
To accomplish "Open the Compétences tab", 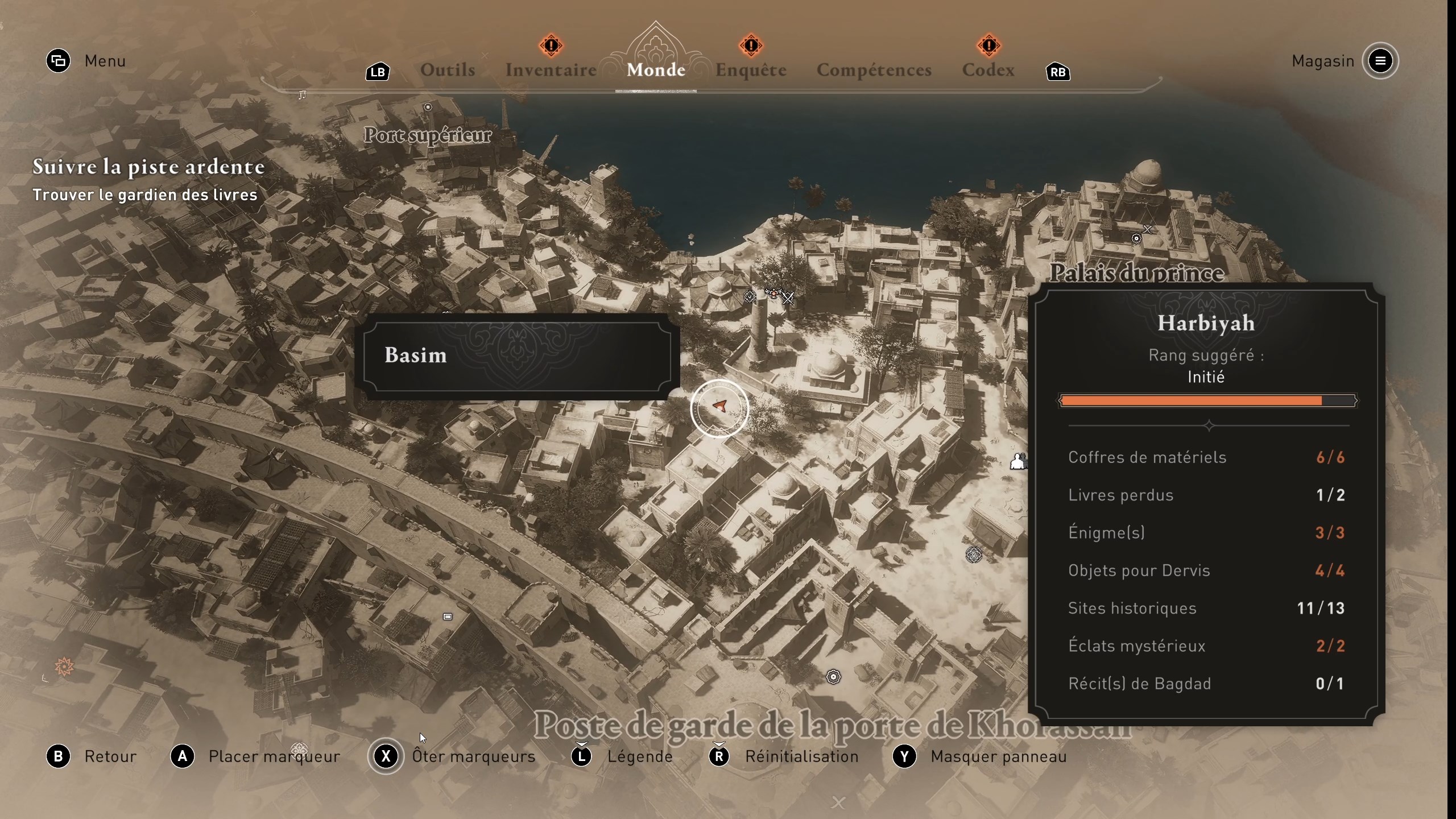I will point(874,69).
